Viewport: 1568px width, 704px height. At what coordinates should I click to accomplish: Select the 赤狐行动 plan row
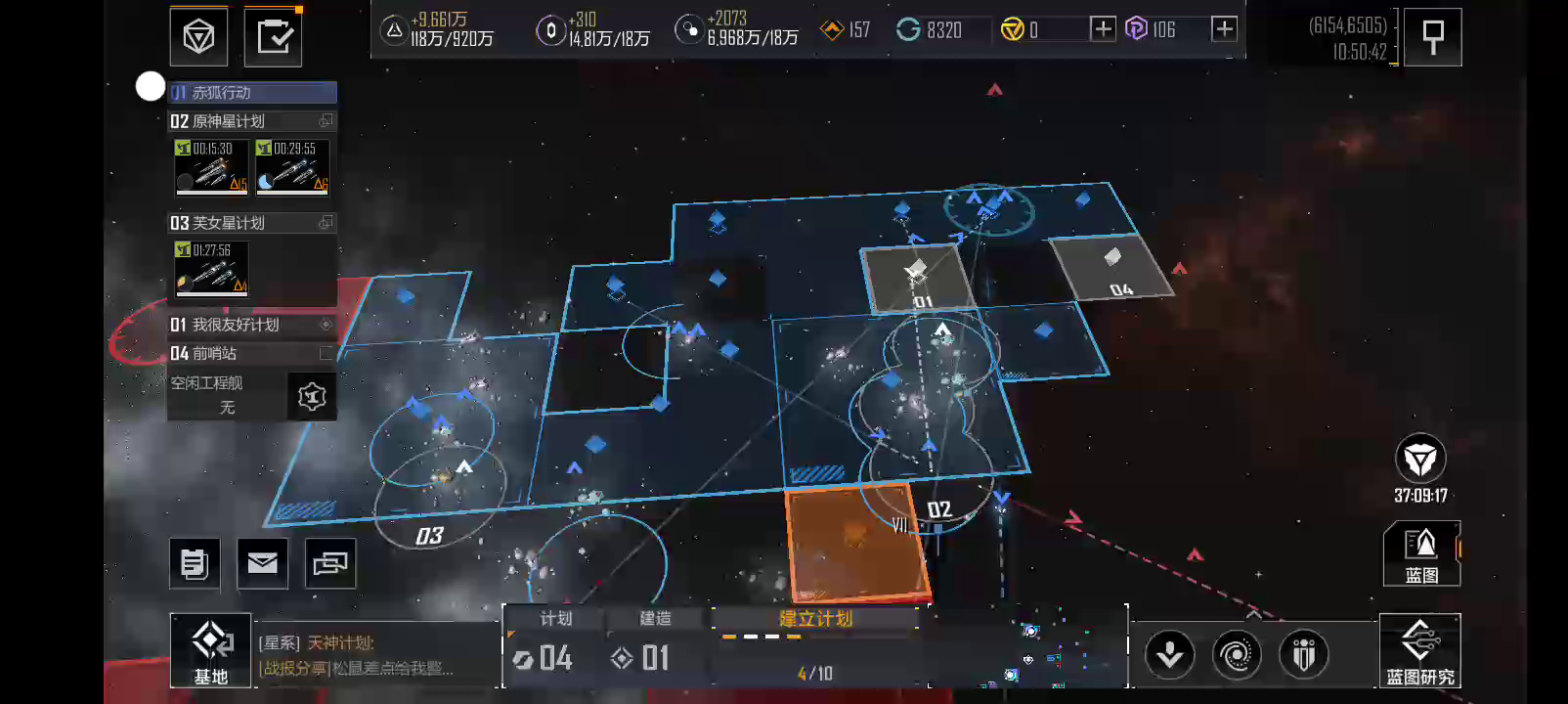click(x=252, y=93)
